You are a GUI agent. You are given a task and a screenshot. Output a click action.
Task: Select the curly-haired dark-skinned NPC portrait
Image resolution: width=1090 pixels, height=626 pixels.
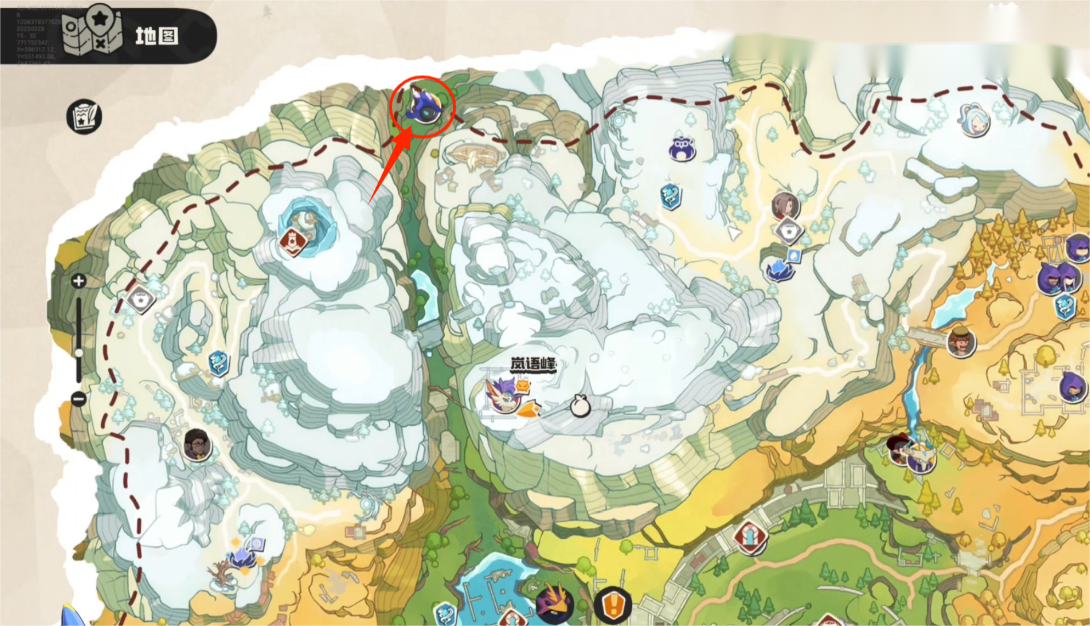pyautogui.click(x=197, y=444)
